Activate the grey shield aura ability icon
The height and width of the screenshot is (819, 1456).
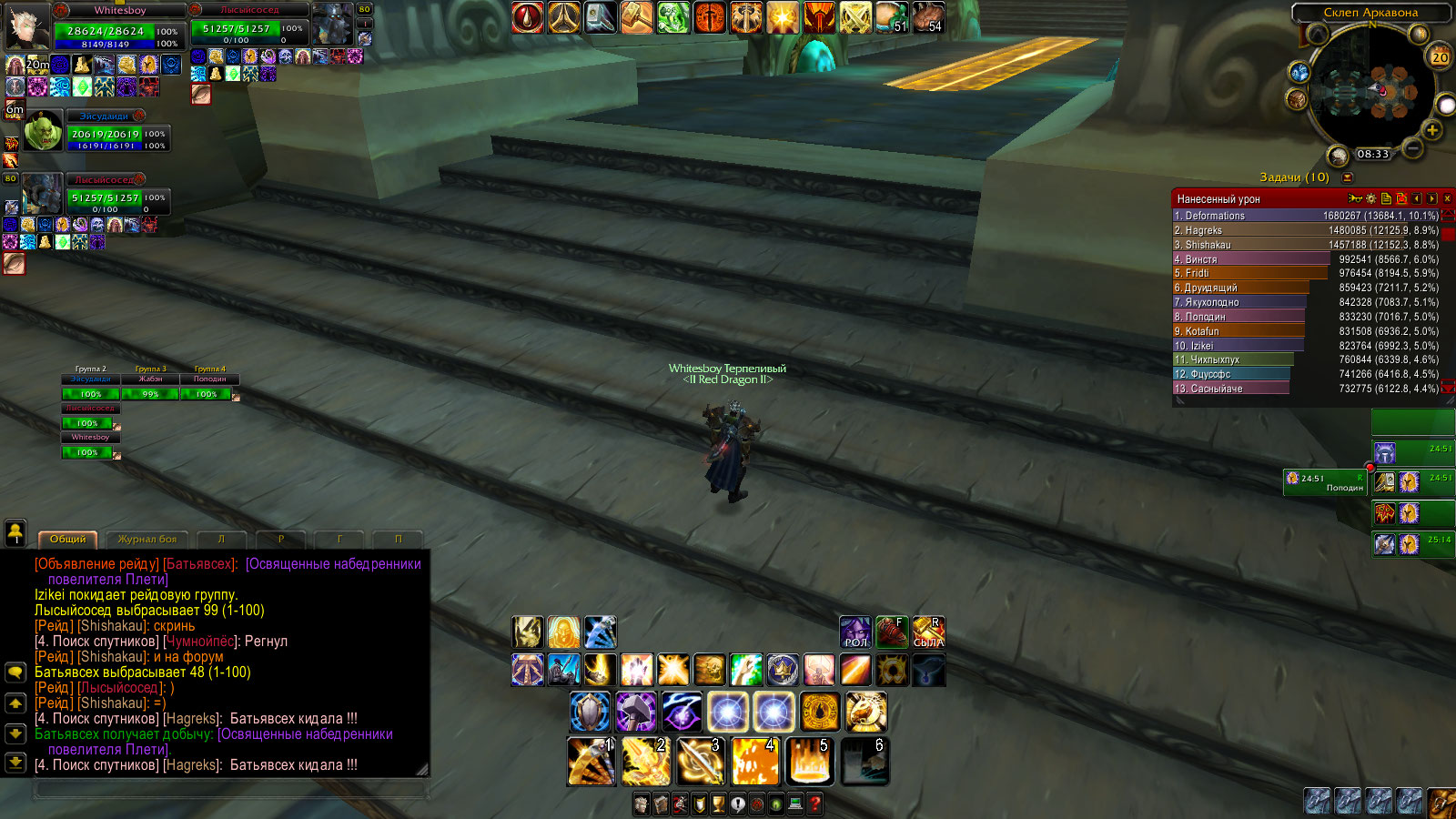coord(590,712)
